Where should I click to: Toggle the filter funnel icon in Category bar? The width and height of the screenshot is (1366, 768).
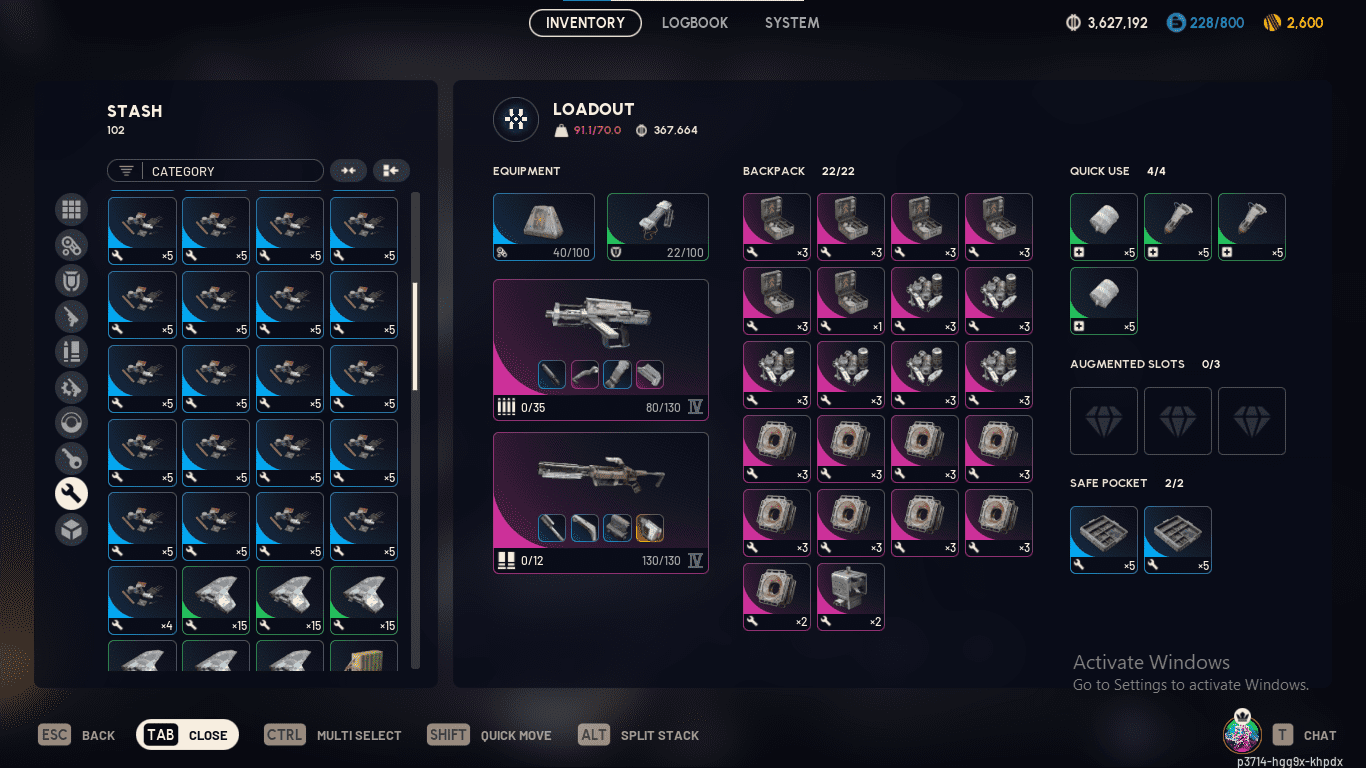(126, 170)
